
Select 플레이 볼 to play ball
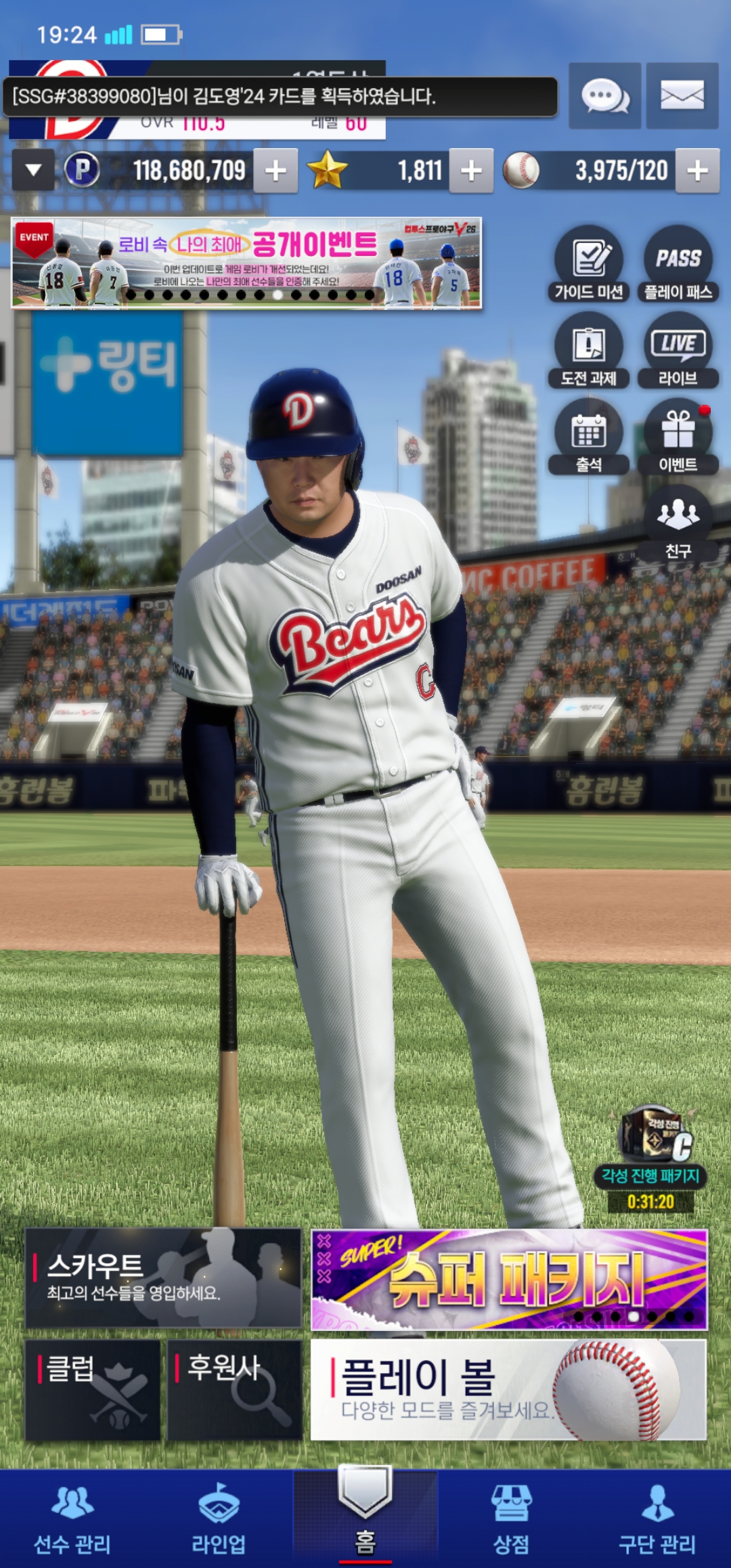click(x=508, y=1389)
